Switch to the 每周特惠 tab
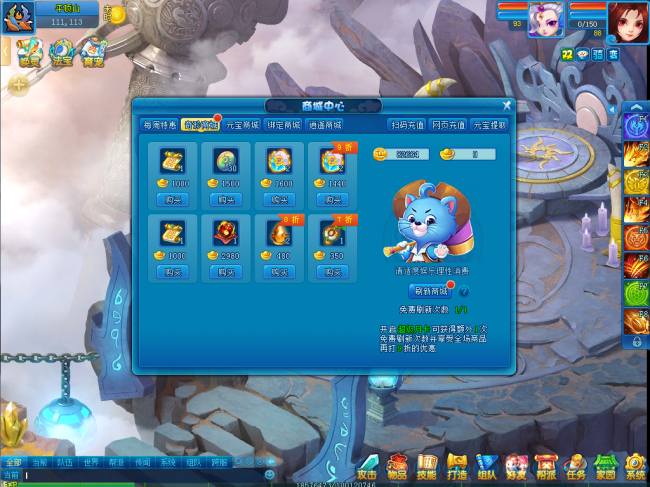Image resolution: width=650 pixels, height=487 pixels. point(159,125)
